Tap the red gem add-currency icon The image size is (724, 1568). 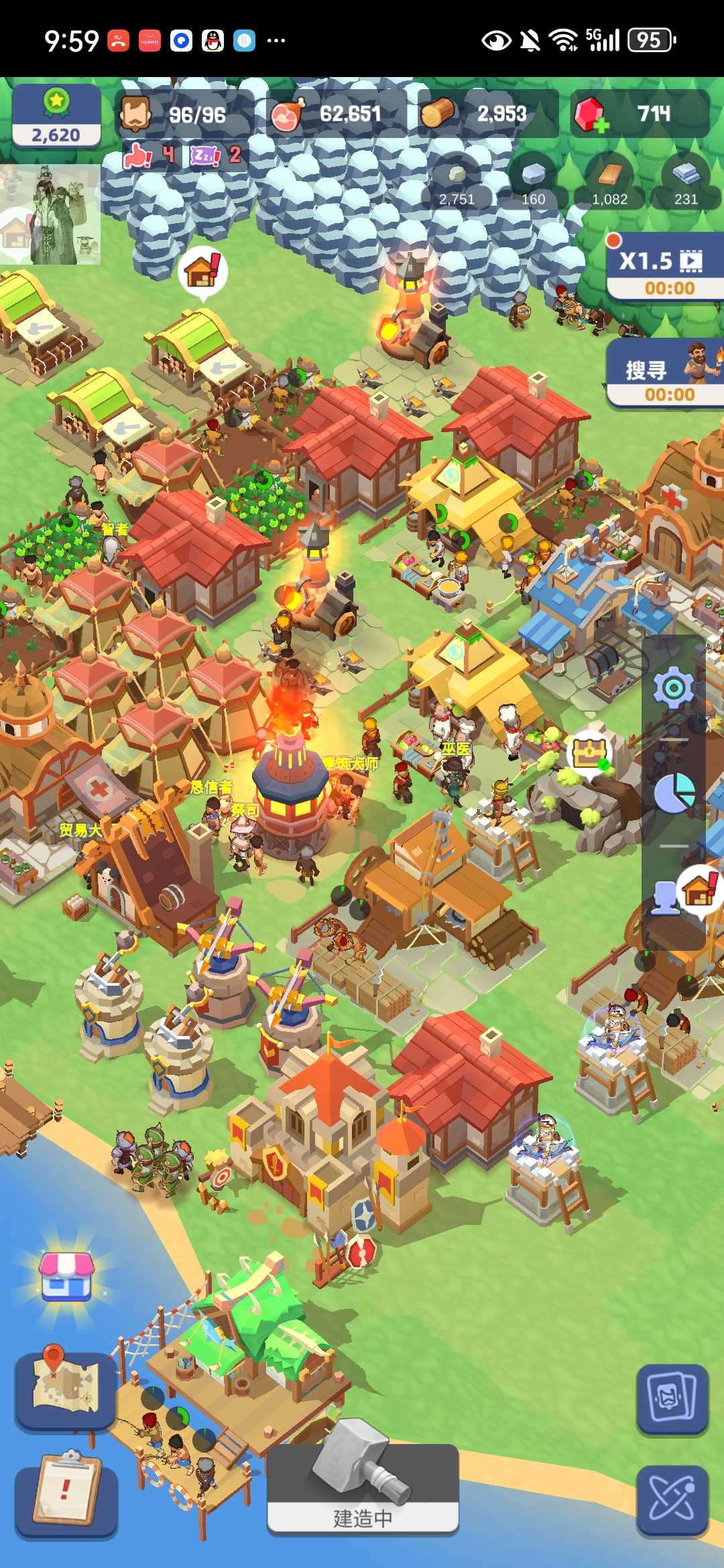point(591,115)
